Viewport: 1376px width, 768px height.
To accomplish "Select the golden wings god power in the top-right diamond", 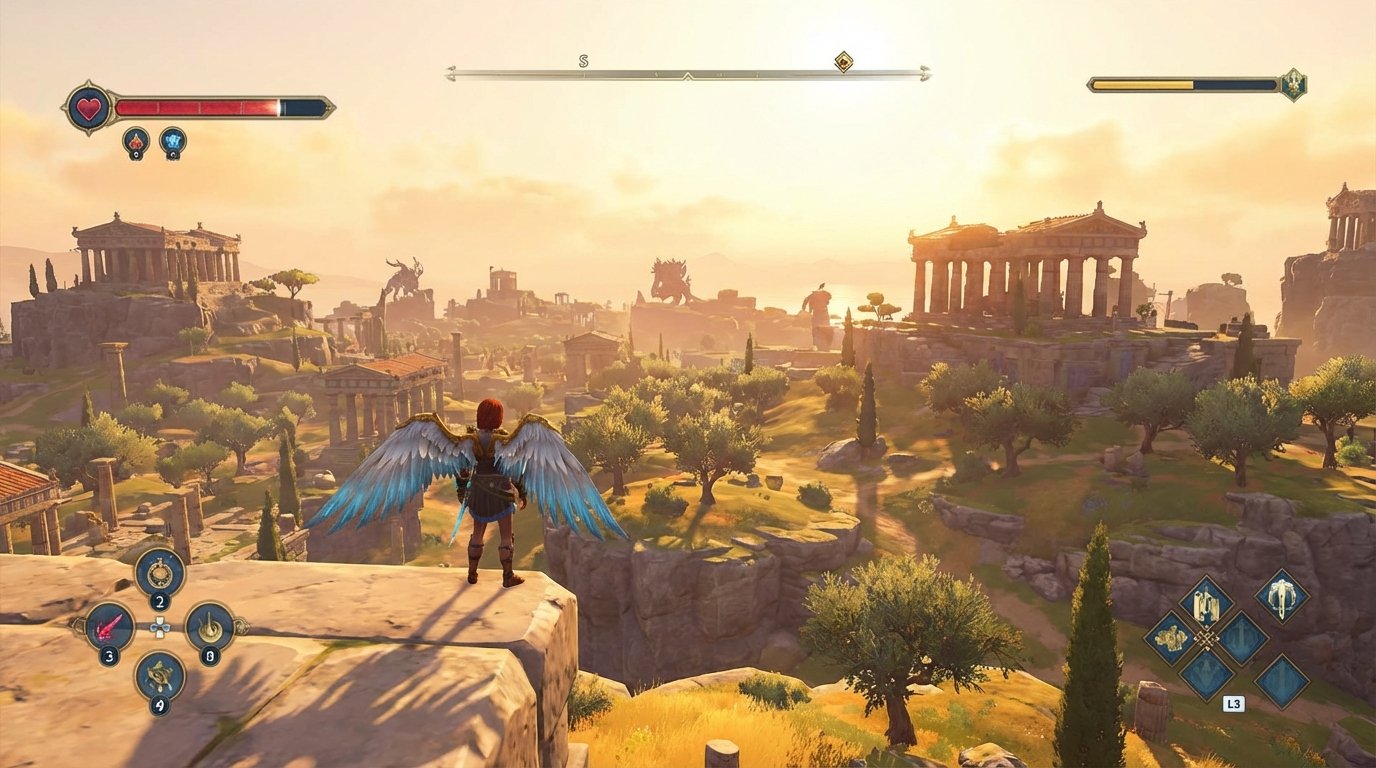I will point(1282,599).
